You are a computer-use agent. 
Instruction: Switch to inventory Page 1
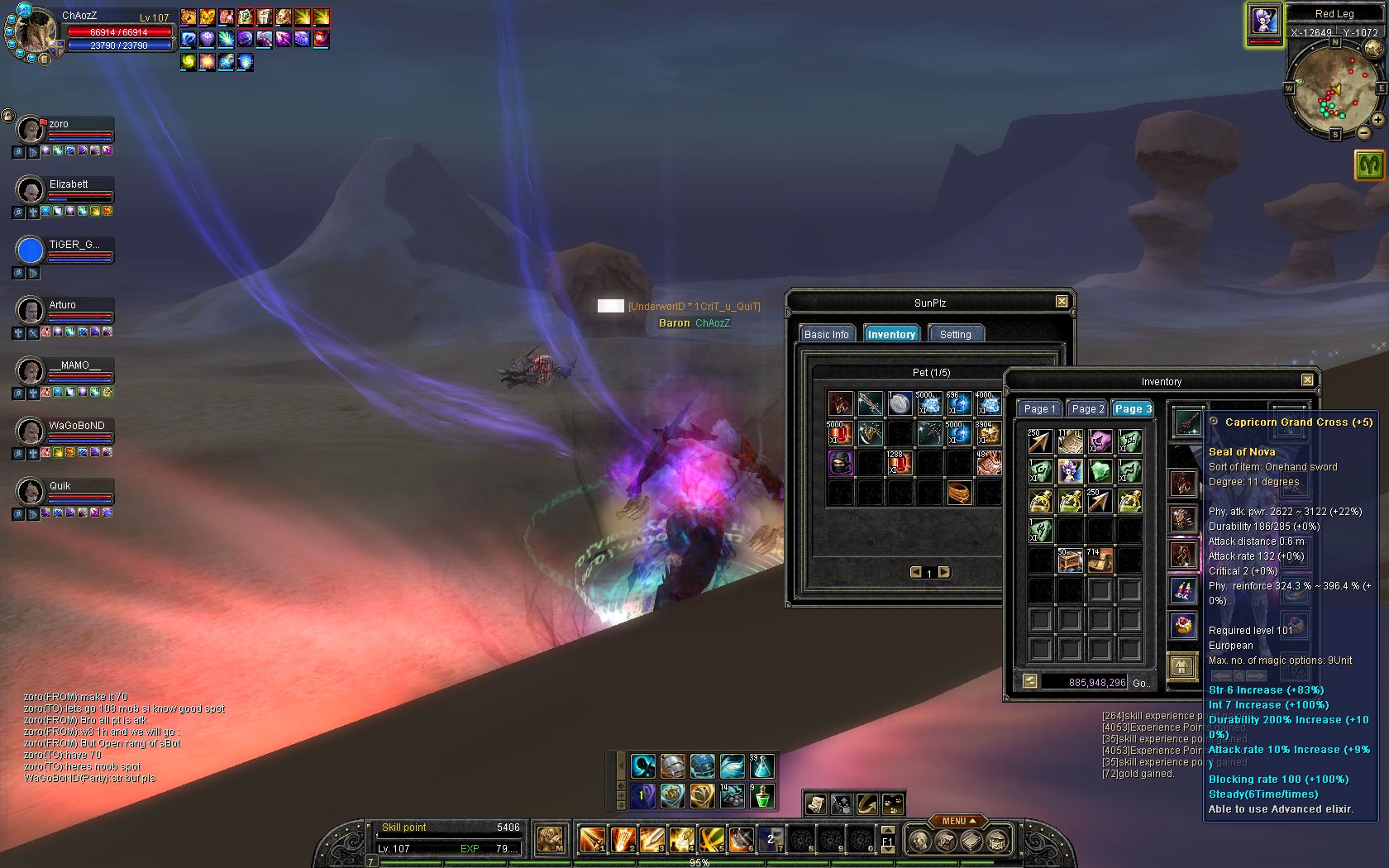click(x=1039, y=408)
